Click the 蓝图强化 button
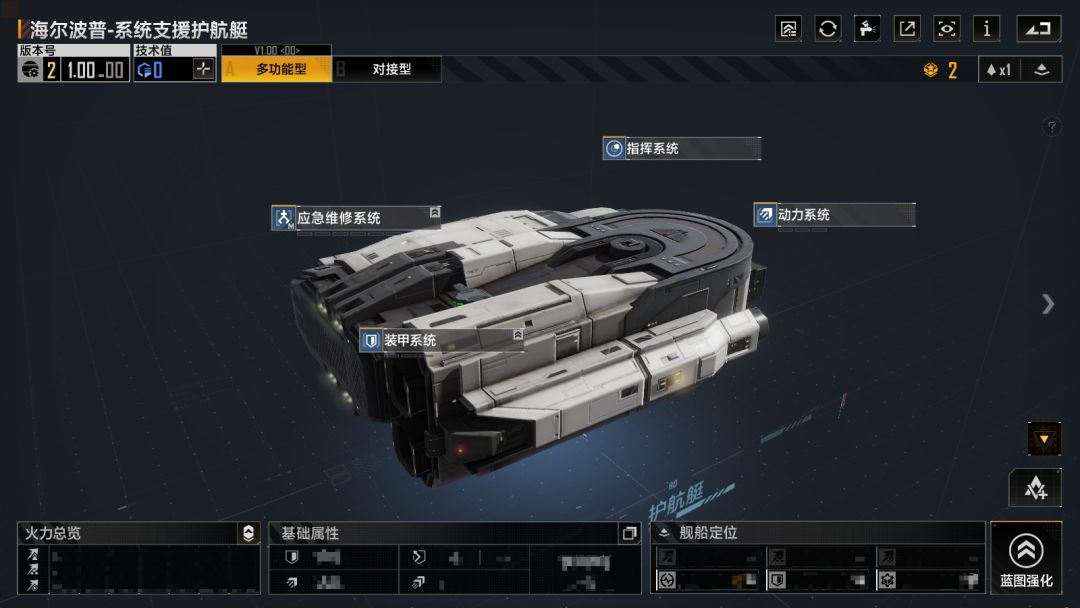Image resolution: width=1080 pixels, height=608 pixels. point(1026,557)
